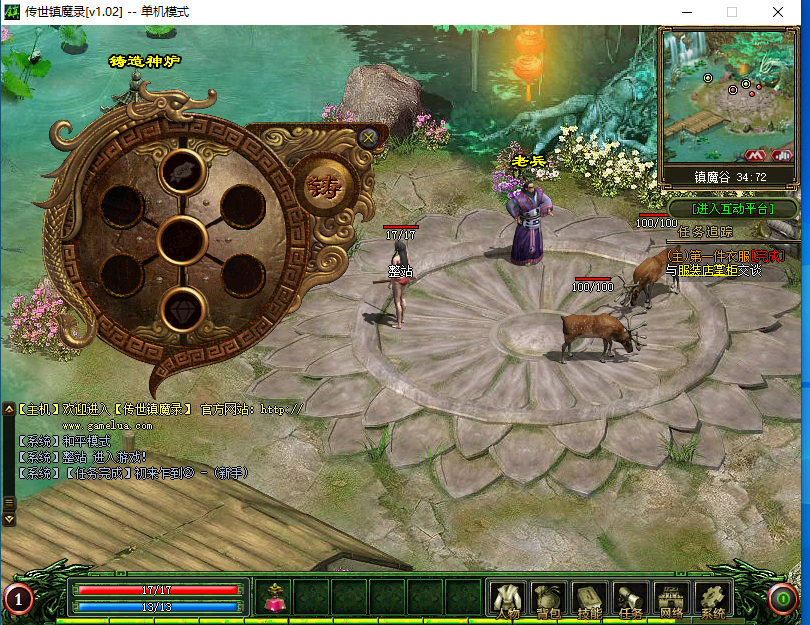810x625 pixels.
Task: Use the pink potion in the hotbar
Action: click(x=273, y=598)
